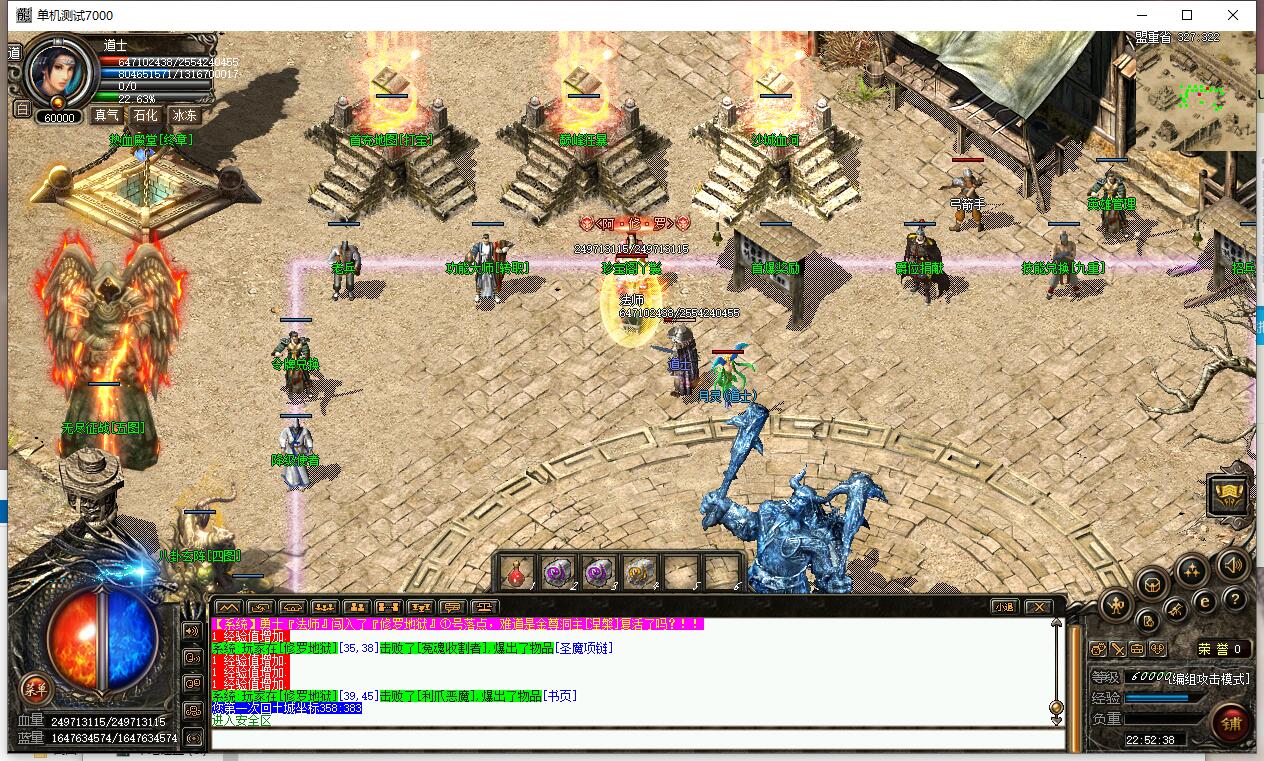Close the chat panel with its X button
The image size is (1264, 761).
[1039, 606]
